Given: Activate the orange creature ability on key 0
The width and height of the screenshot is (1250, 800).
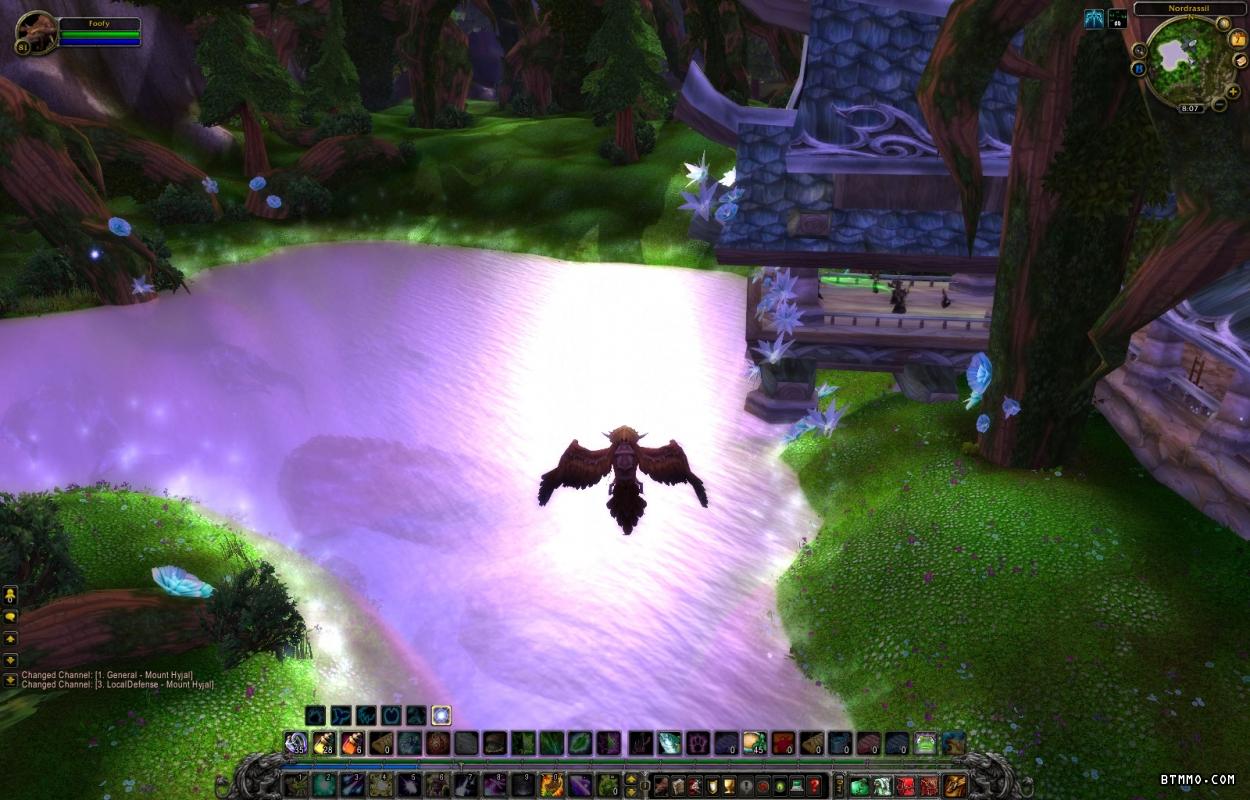Looking at the screenshot, I should pos(551,785).
